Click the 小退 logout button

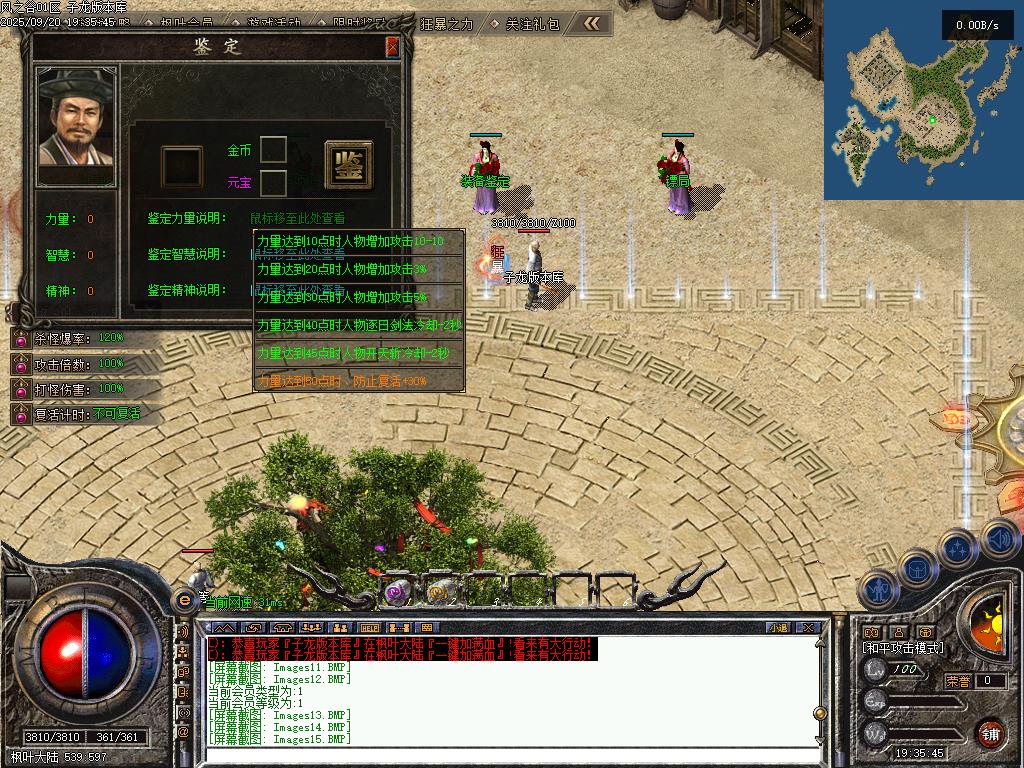click(779, 628)
